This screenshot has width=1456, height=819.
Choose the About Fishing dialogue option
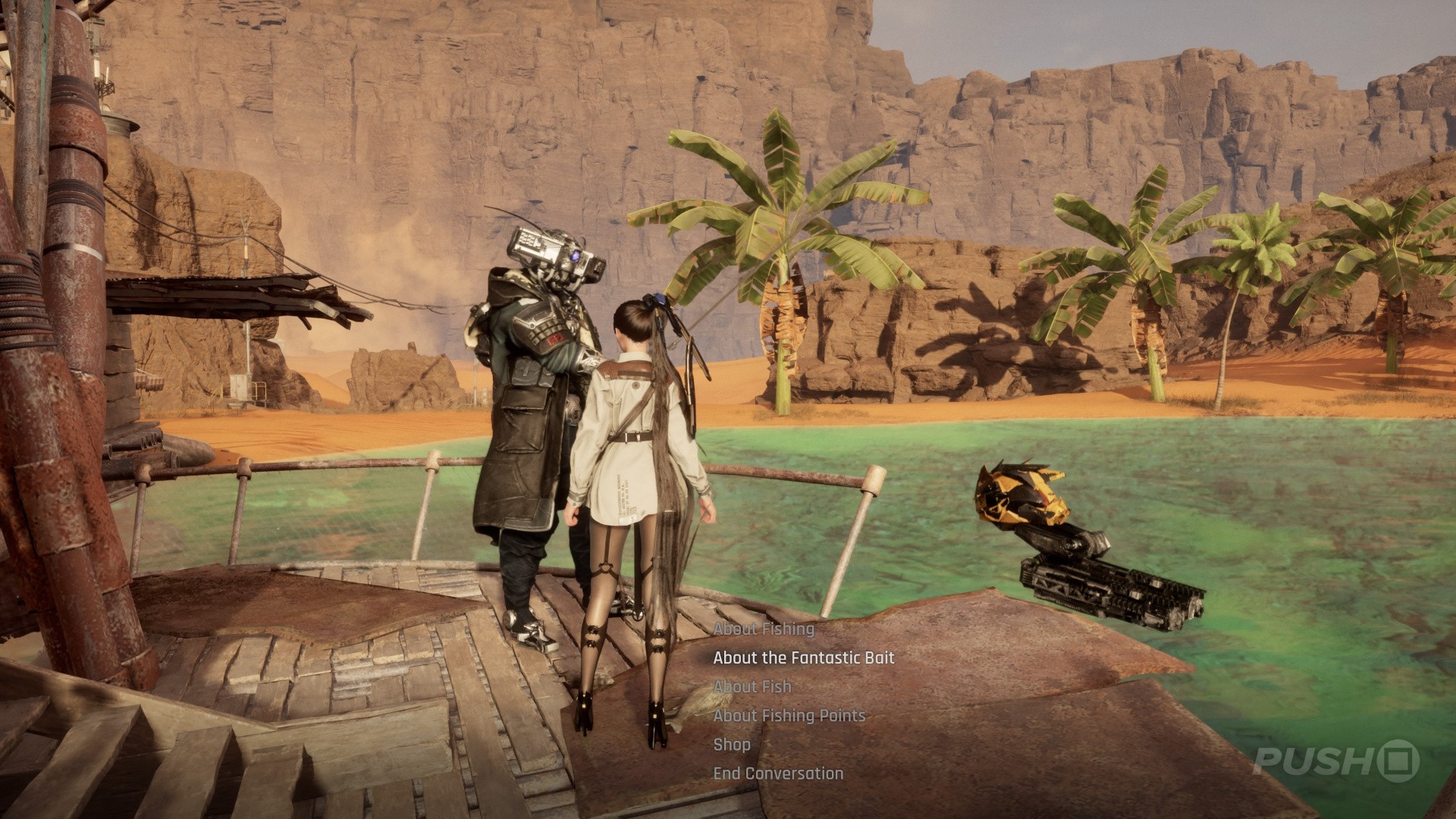click(x=764, y=629)
